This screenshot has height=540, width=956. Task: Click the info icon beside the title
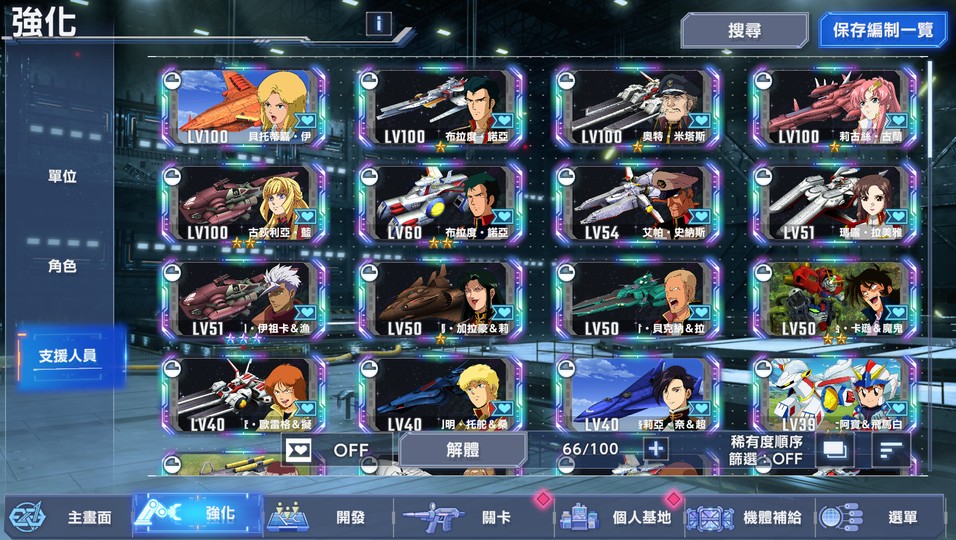(x=378, y=24)
